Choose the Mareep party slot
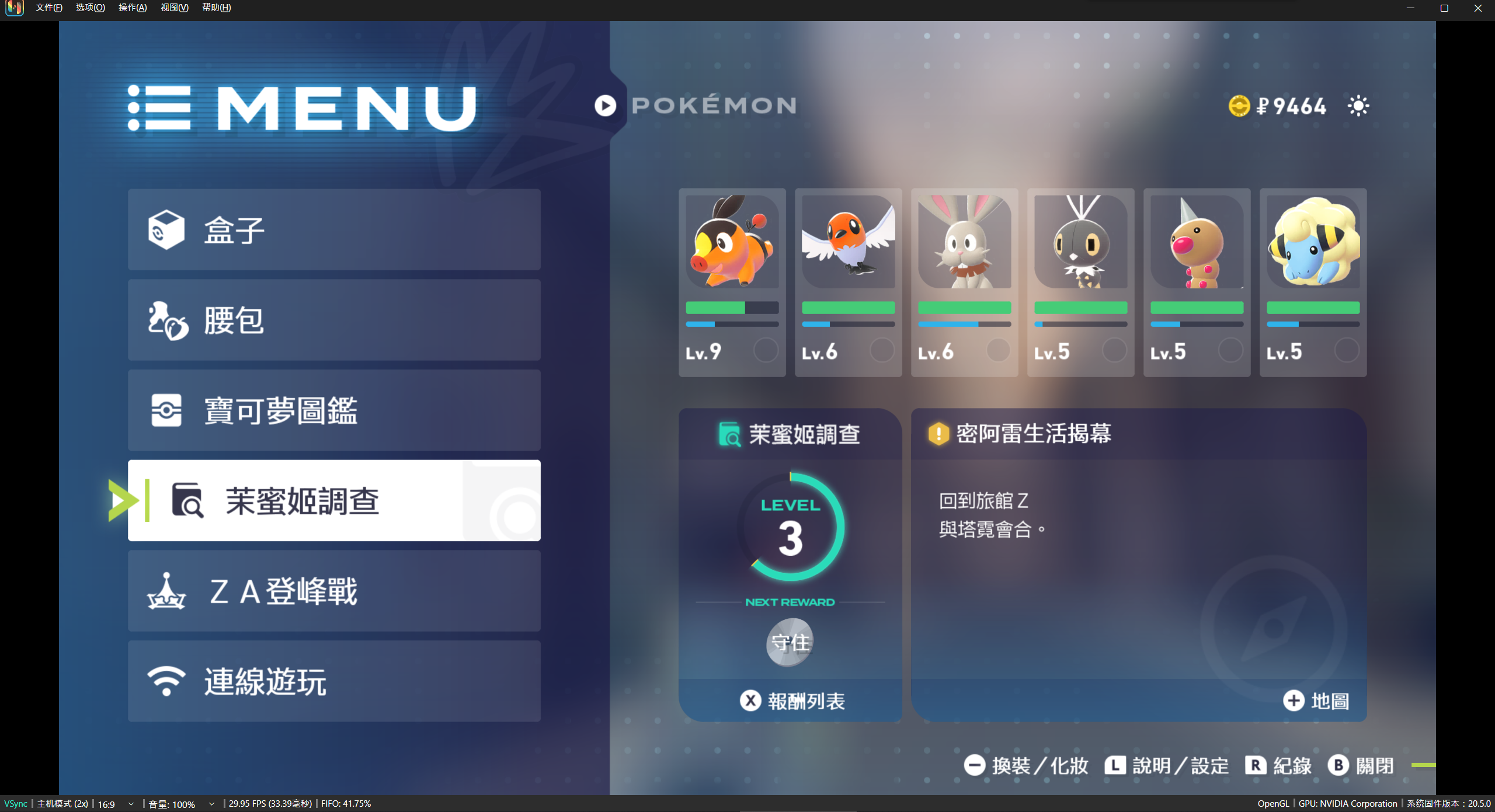The height and width of the screenshot is (812, 1495). pos(1313,282)
